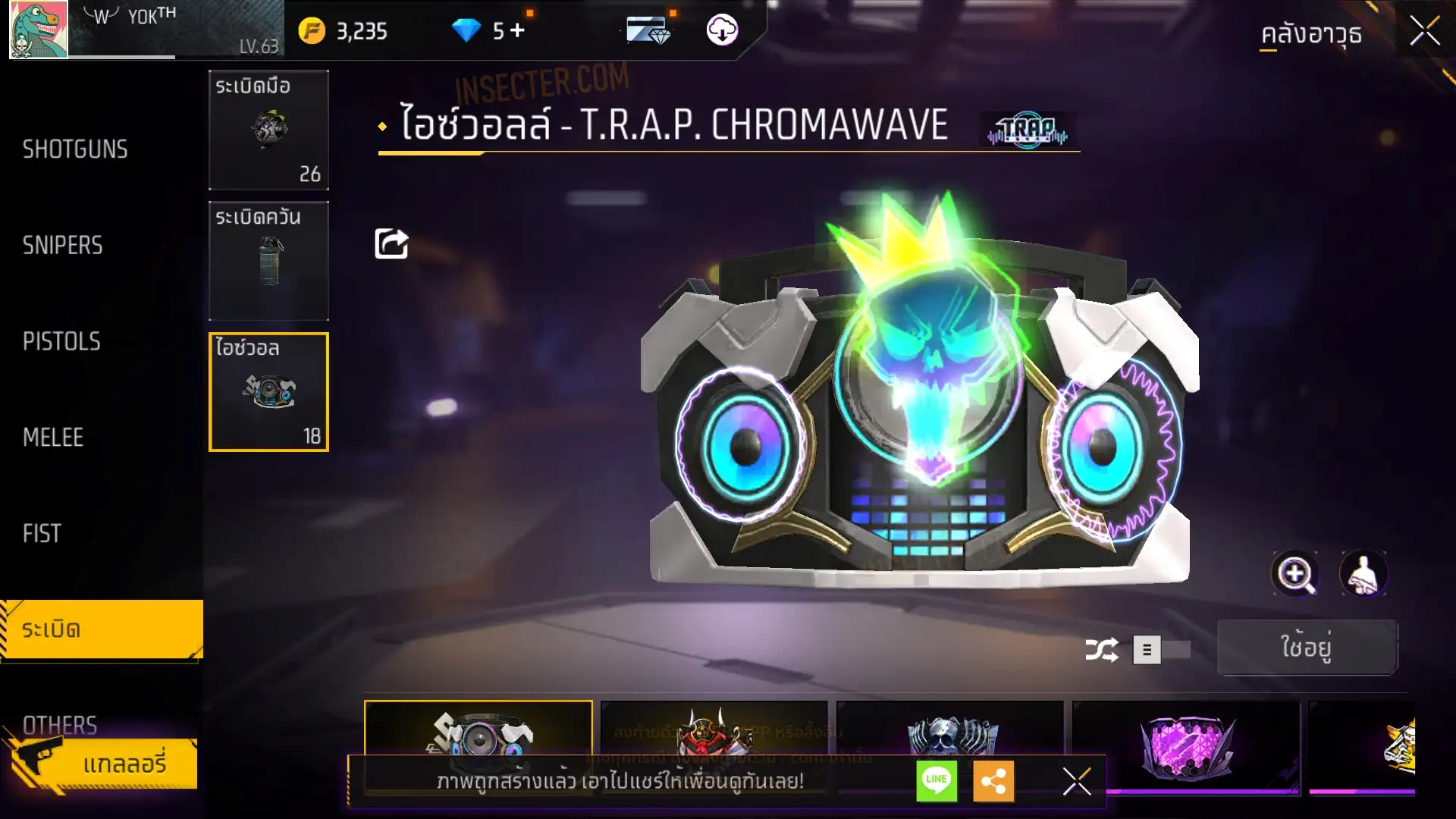Toggle the random skin shuffle switch
Image resolution: width=1456 pixels, height=819 pixels.
click(x=1161, y=650)
